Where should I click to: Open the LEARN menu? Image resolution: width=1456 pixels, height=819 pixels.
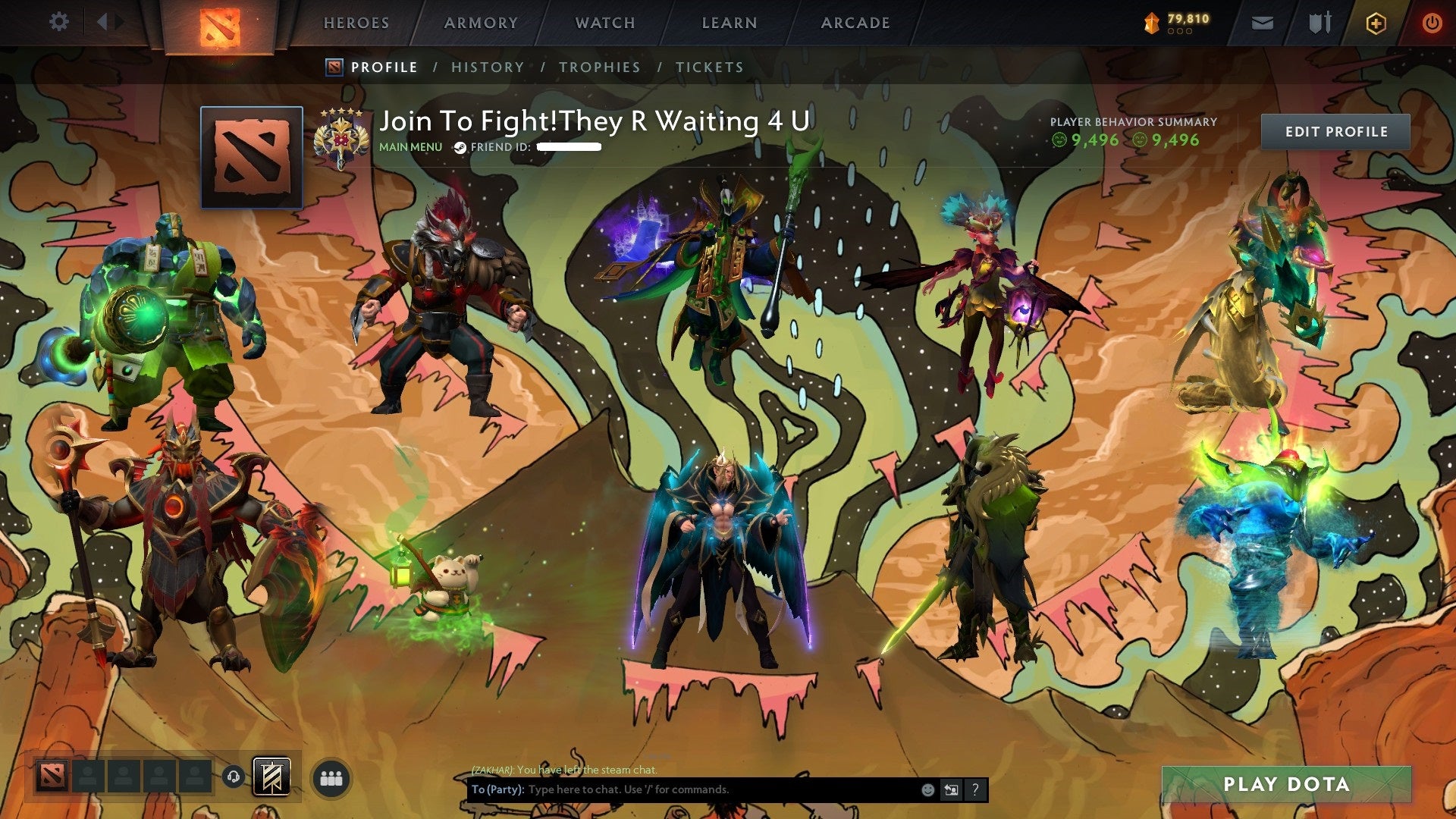[x=728, y=23]
